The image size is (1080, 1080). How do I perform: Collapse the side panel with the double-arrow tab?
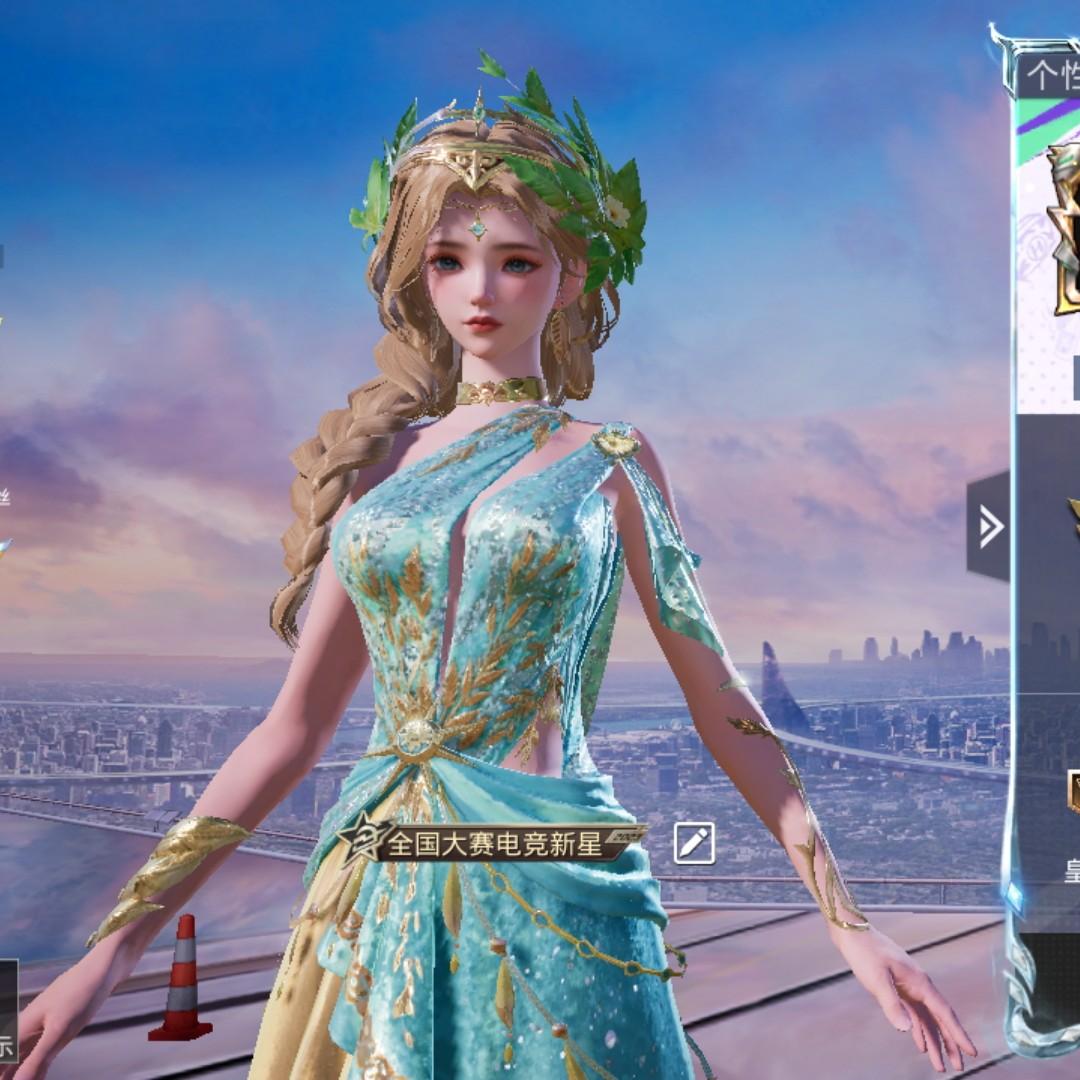[989, 527]
